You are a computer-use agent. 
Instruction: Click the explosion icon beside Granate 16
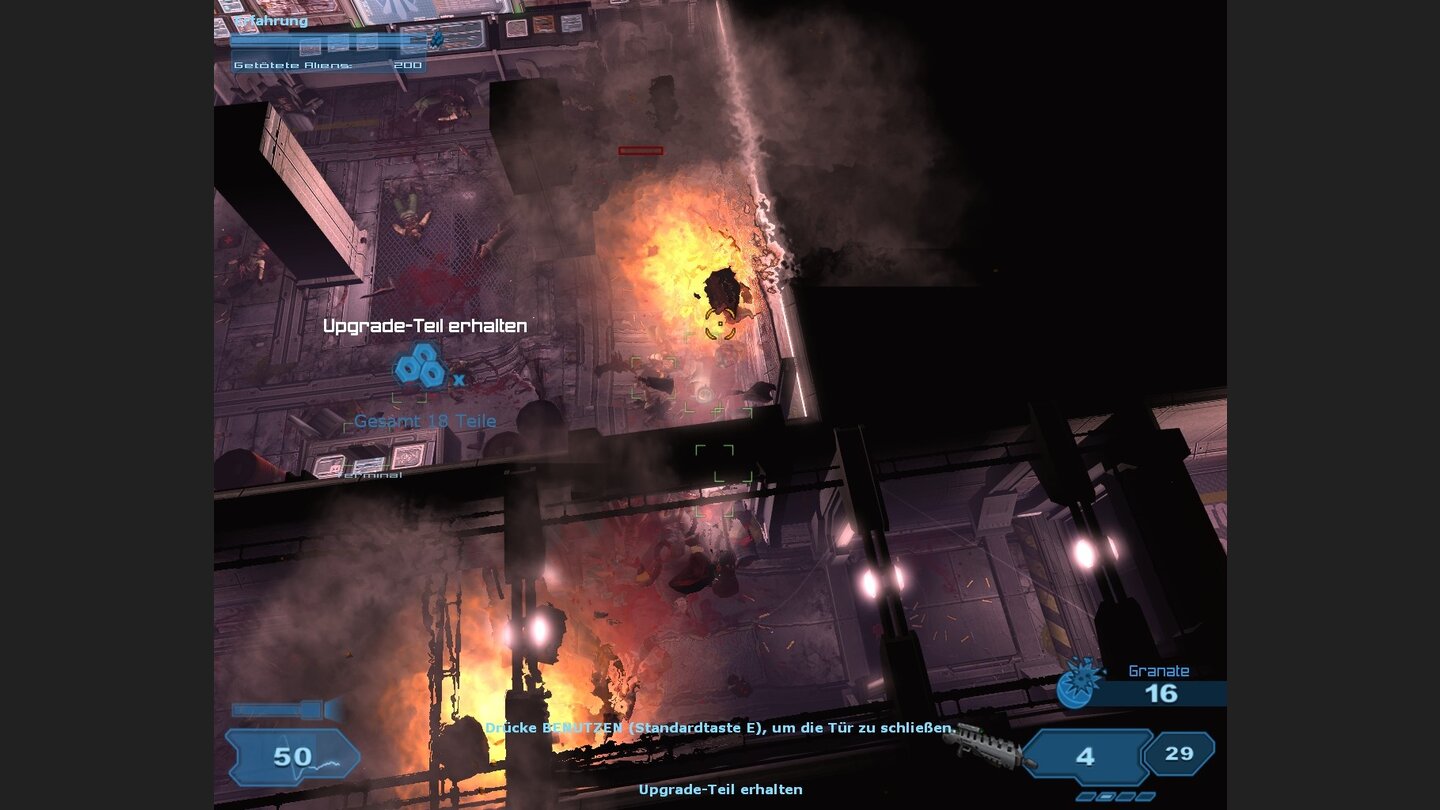click(1075, 683)
